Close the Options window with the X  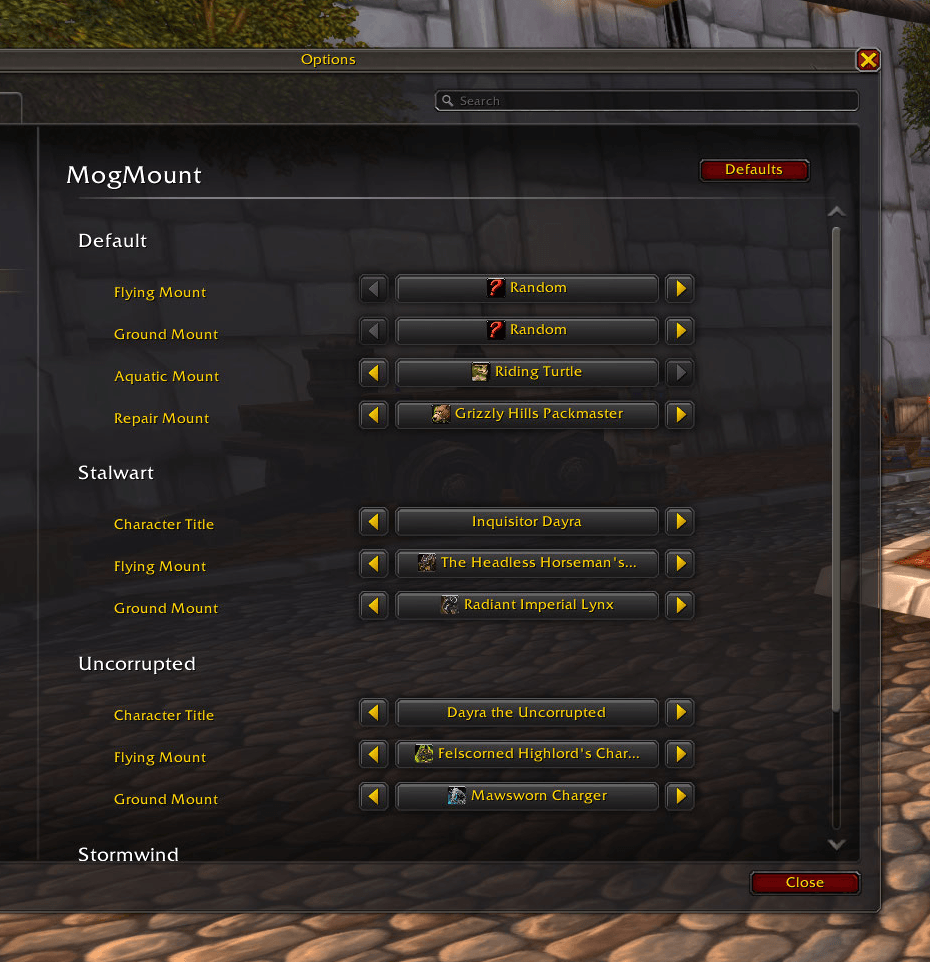click(x=868, y=60)
